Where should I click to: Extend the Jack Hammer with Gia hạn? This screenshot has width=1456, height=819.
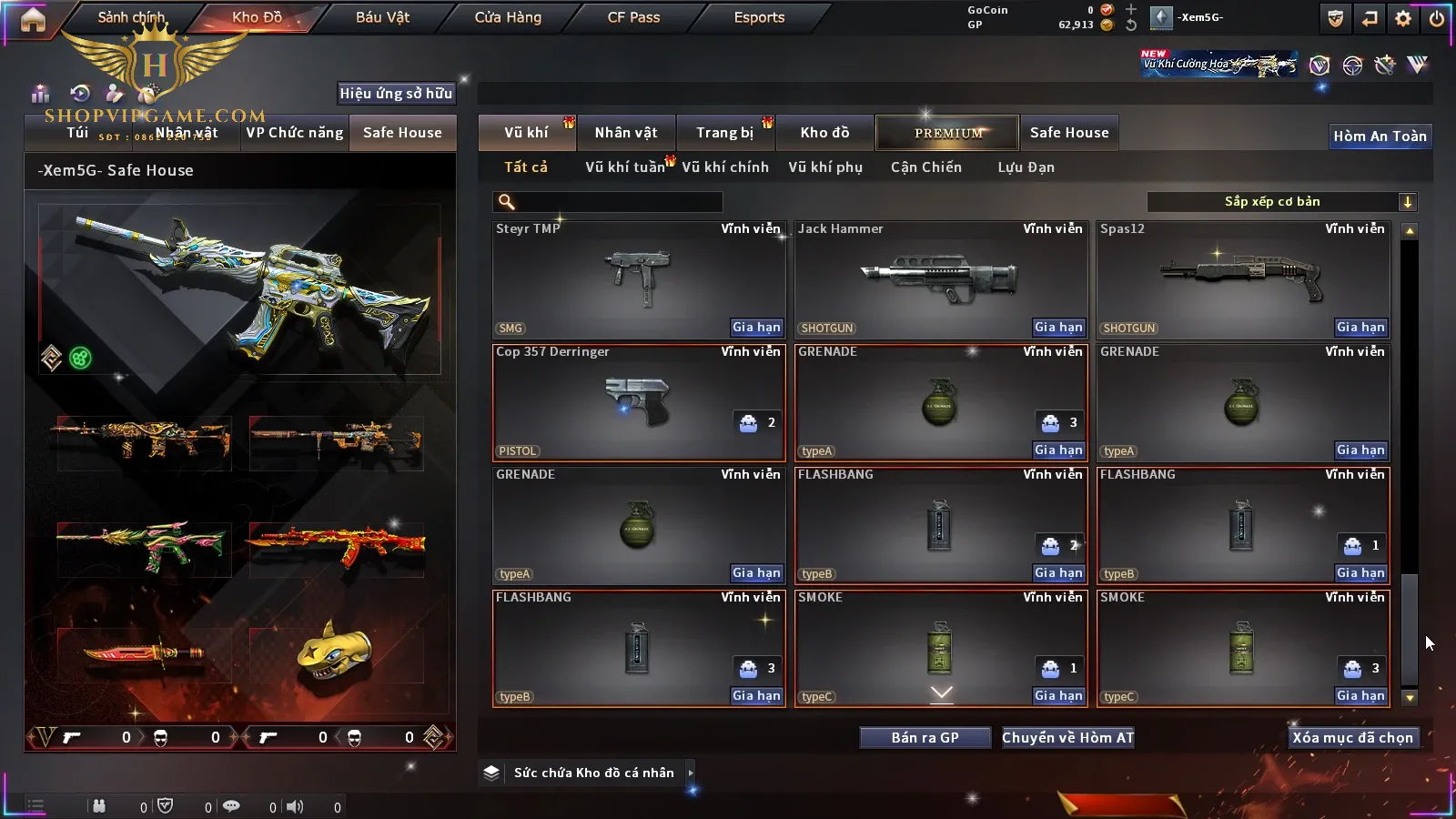[x=1058, y=328]
